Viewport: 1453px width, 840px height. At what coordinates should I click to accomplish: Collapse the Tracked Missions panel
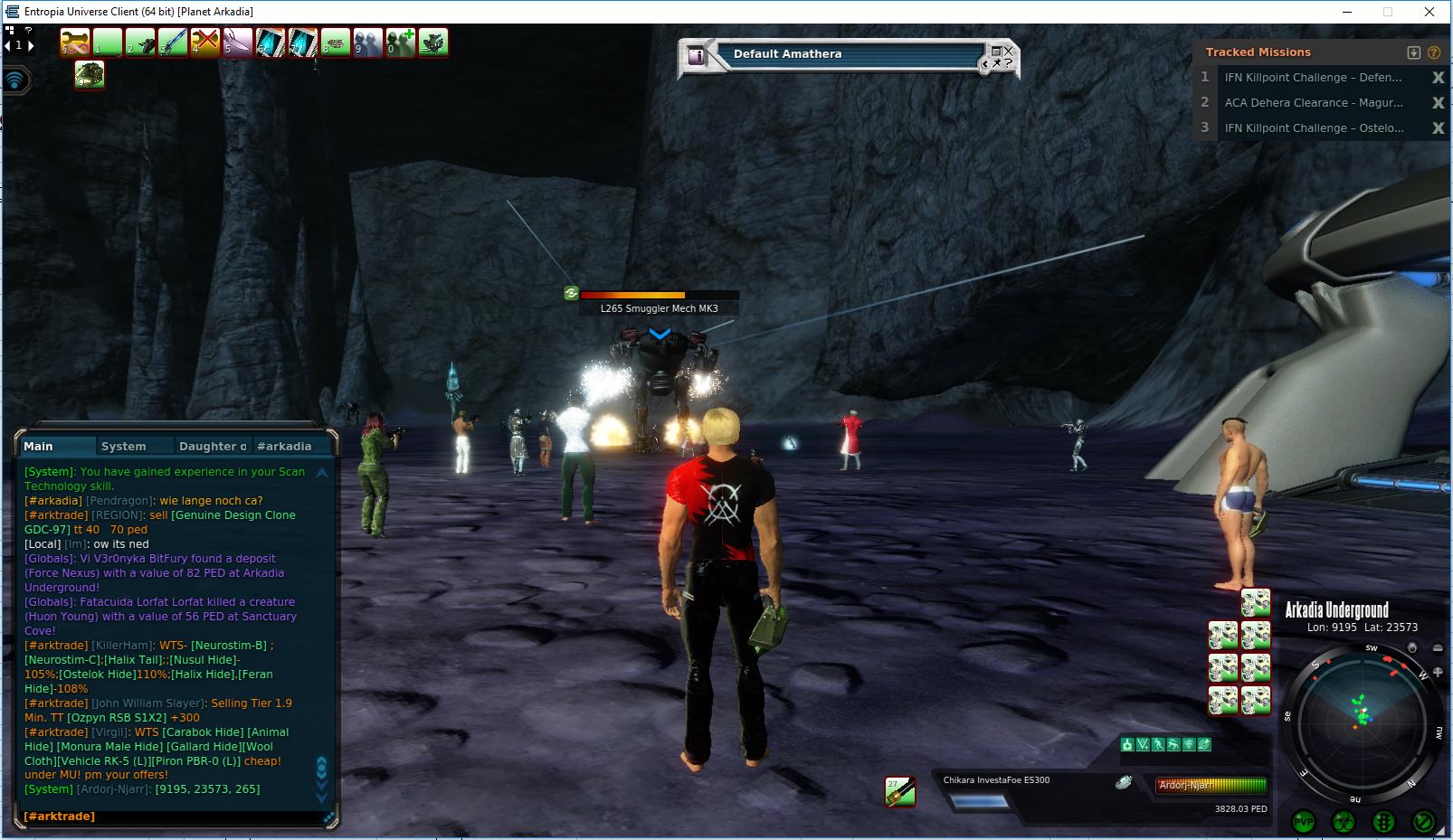[1414, 52]
